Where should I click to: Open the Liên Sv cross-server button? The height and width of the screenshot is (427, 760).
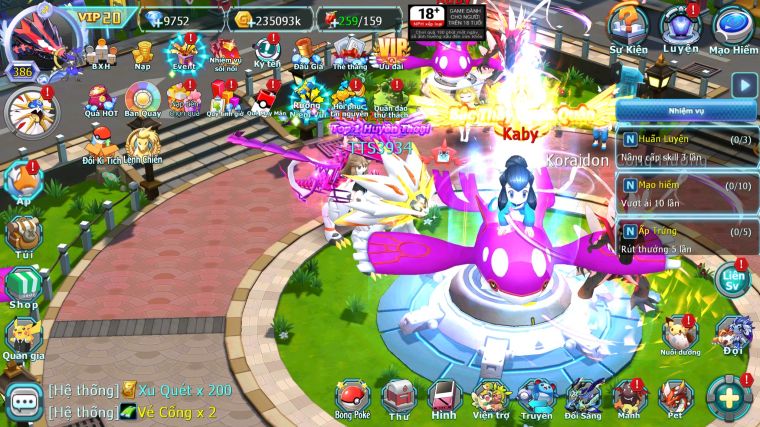tap(733, 278)
